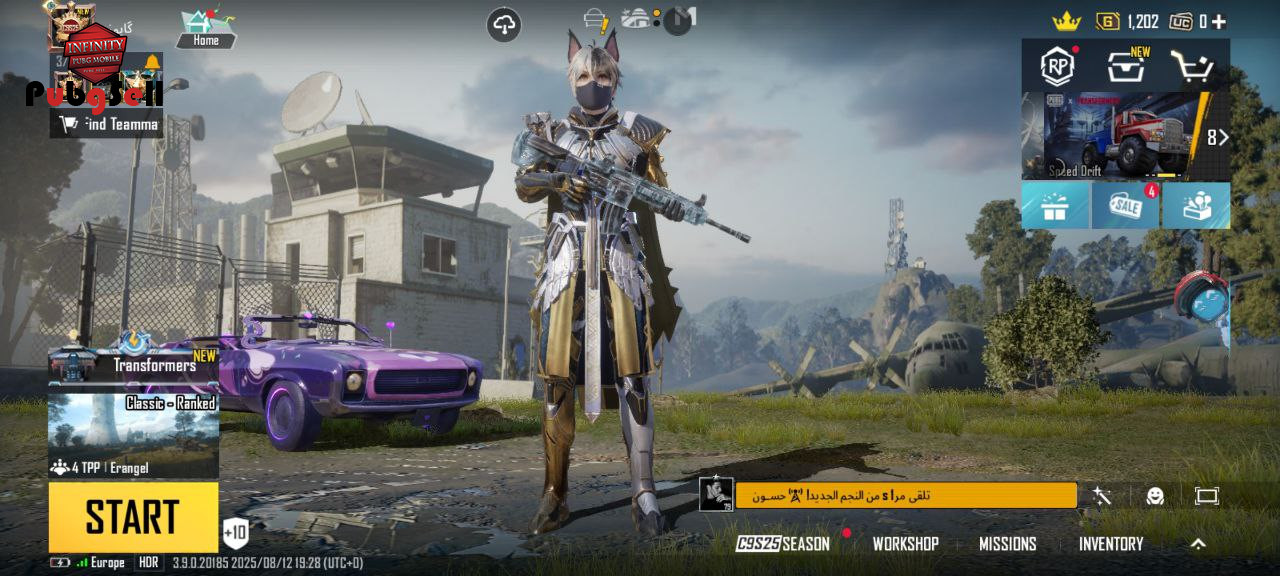1280x576 pixels.
Task: Expand the bottom menu with the up arrow
Action: point(1198,544)
